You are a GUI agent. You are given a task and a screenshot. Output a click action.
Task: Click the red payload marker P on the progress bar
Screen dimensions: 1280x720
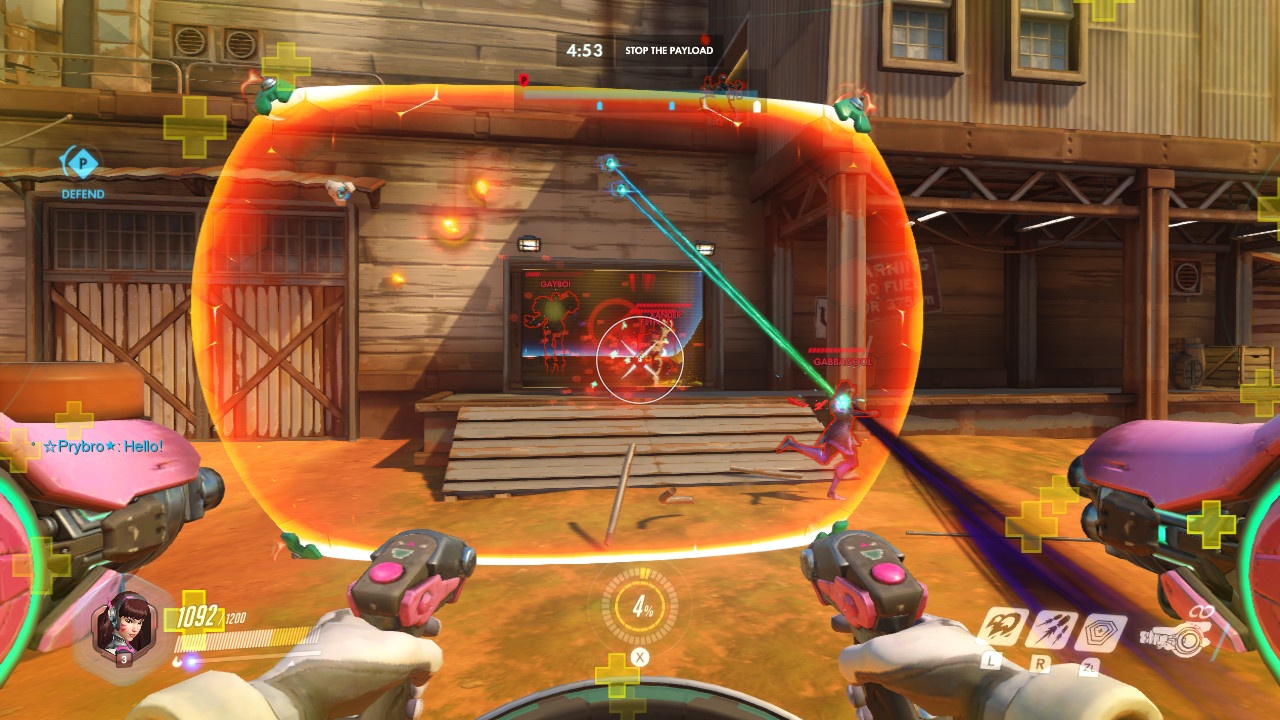(x=524, y=79)
